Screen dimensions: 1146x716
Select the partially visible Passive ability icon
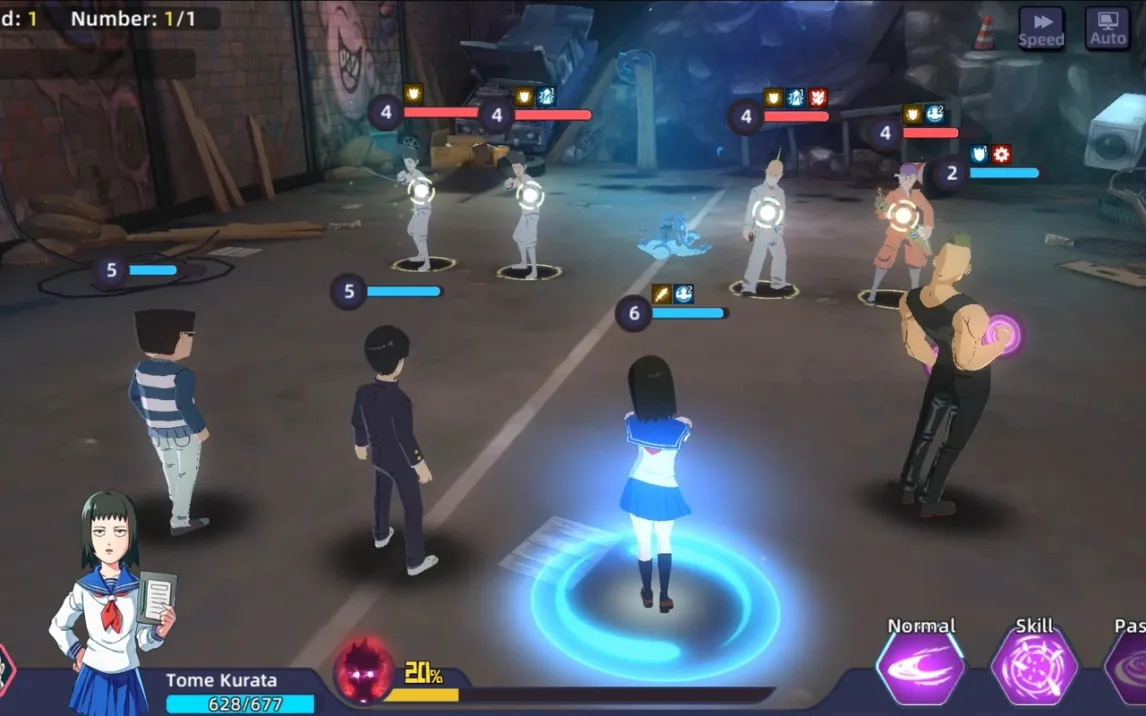pyautogui.click(x=1130, y=668)
